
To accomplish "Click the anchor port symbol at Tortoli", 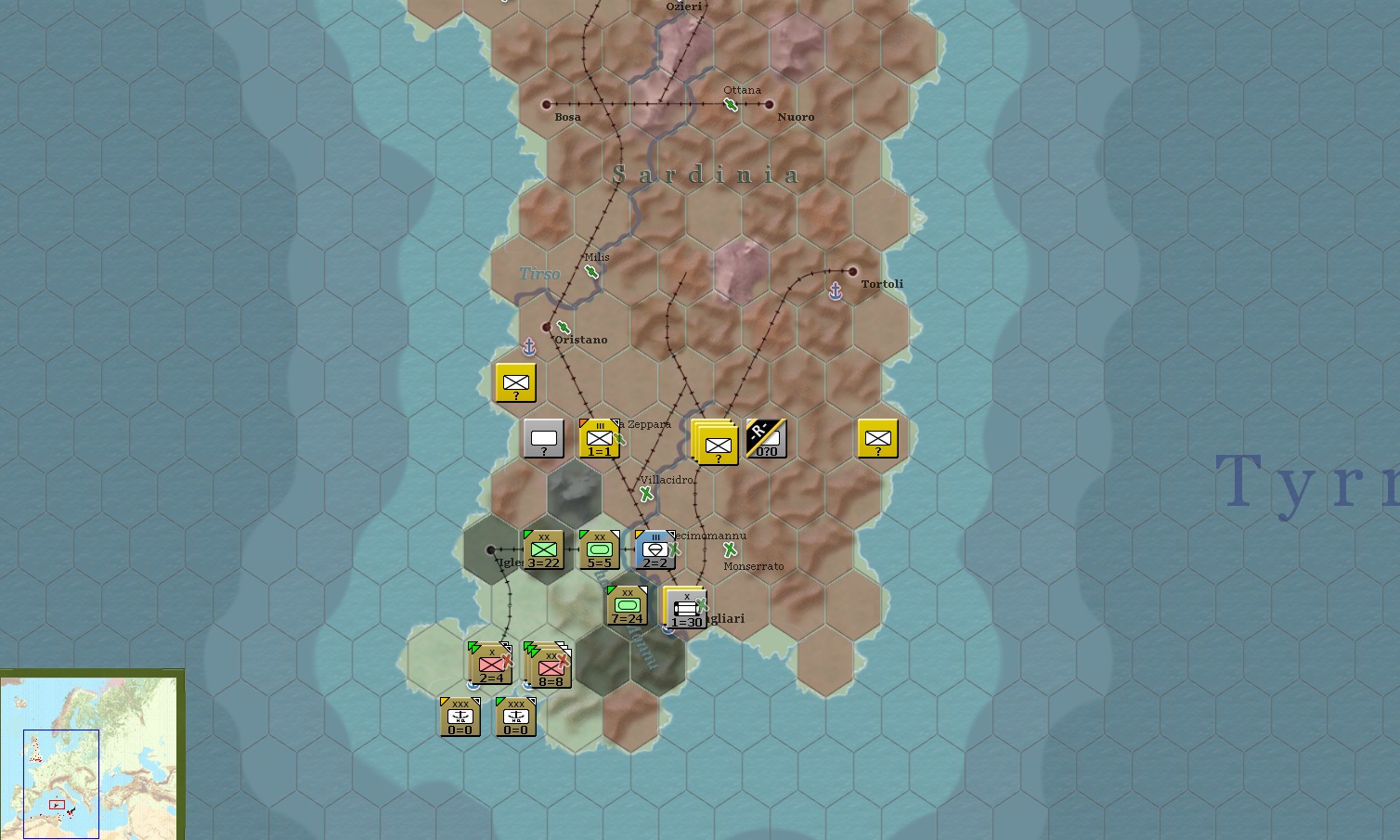I will (835, 291).
